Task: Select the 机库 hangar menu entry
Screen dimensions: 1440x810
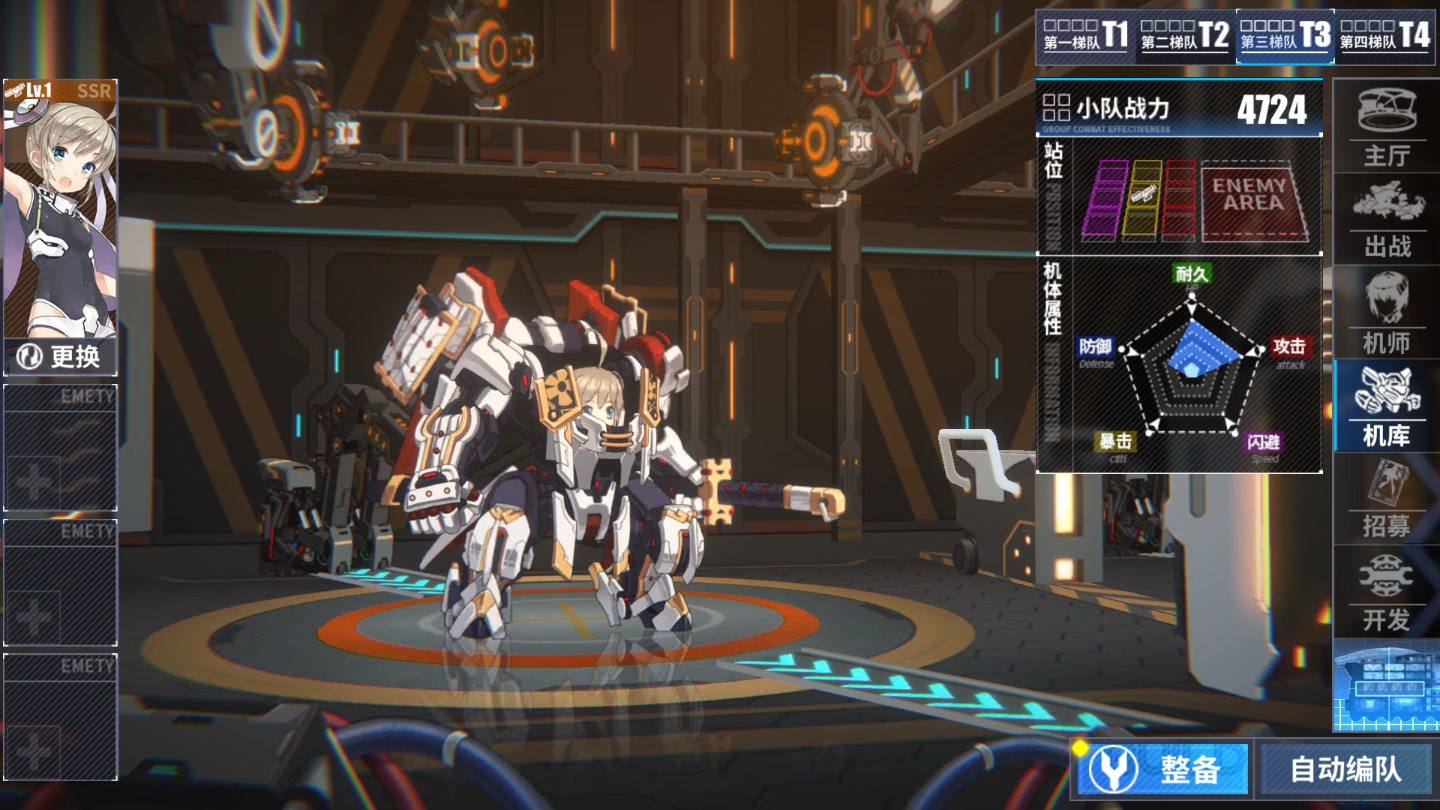Action: (1386, 406)
